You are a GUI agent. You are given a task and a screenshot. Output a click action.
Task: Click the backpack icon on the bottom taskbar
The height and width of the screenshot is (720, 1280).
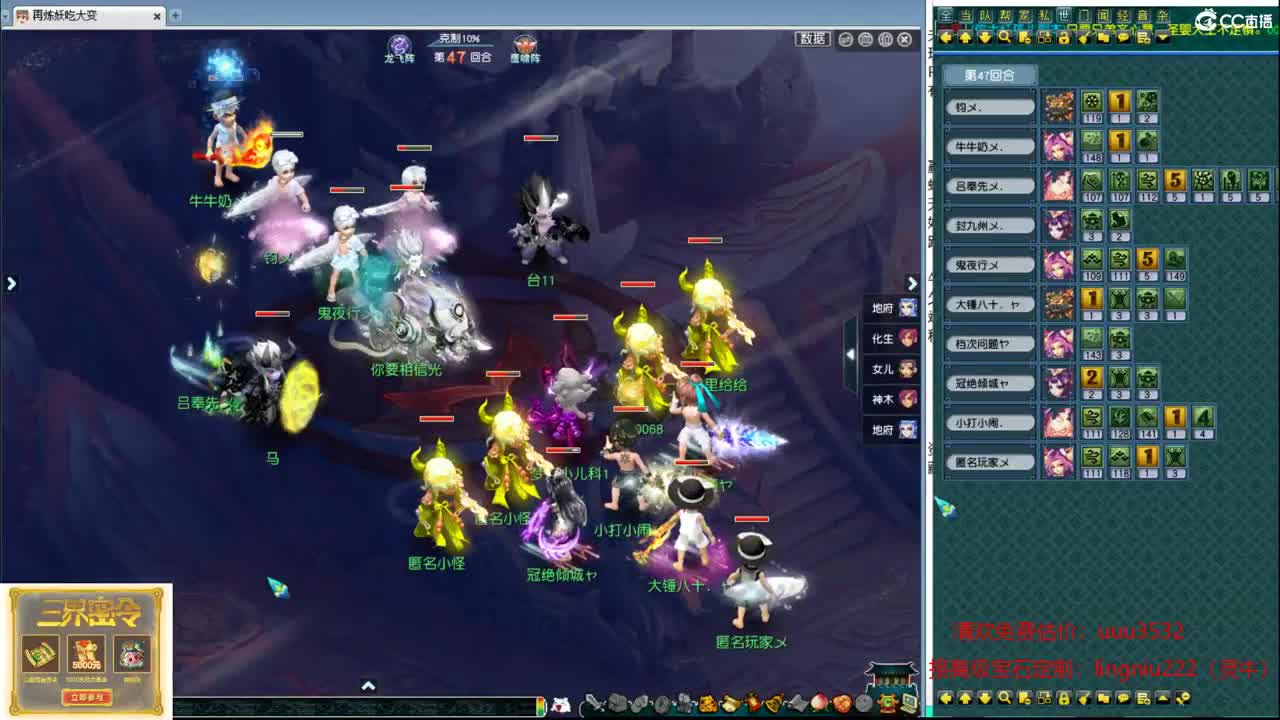[x=617, y=704]
